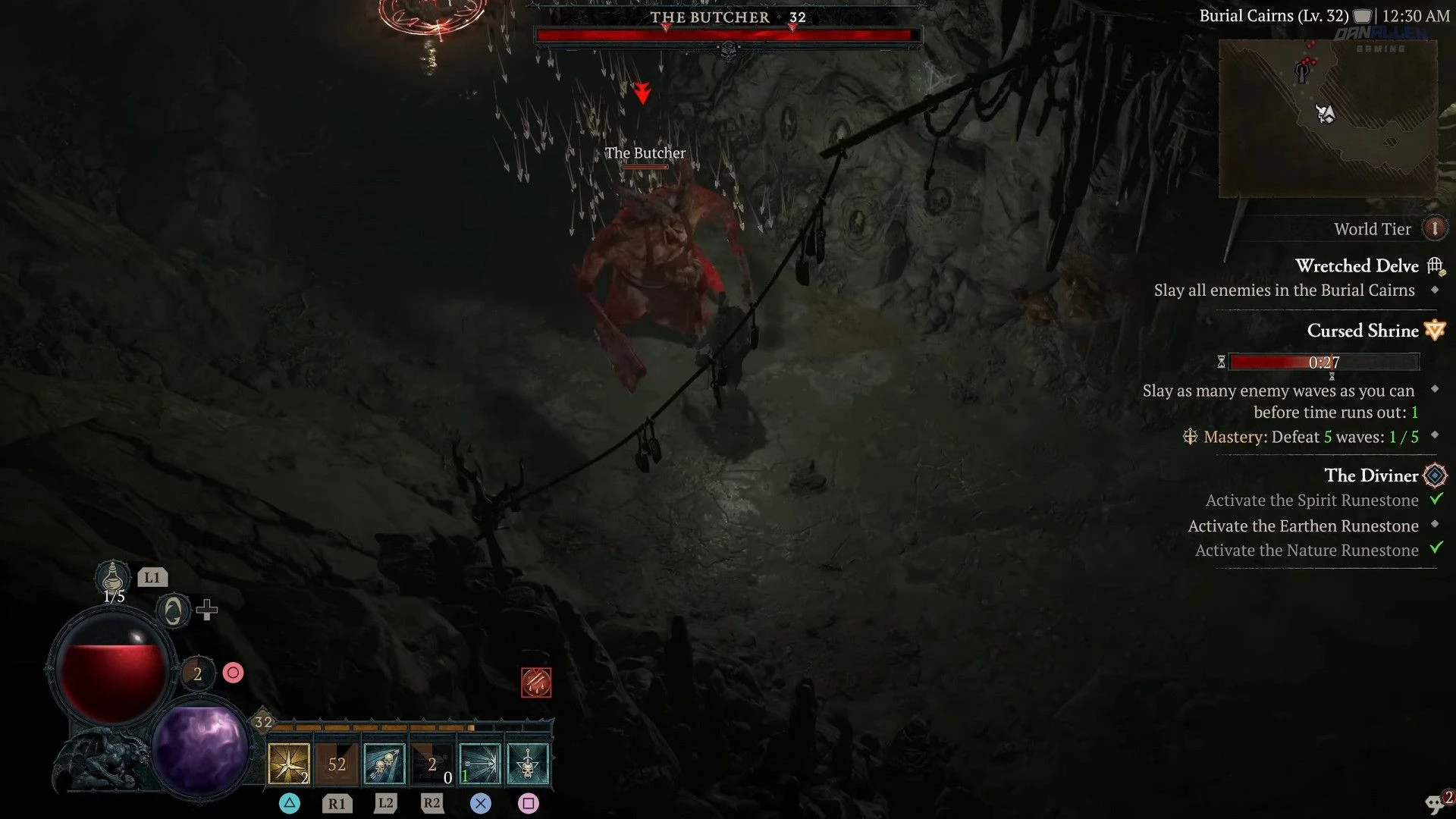This screenshot has height=819, width=1456.
Task: Open the Cursed Shrine event objective
Action: coord(1363,331)
